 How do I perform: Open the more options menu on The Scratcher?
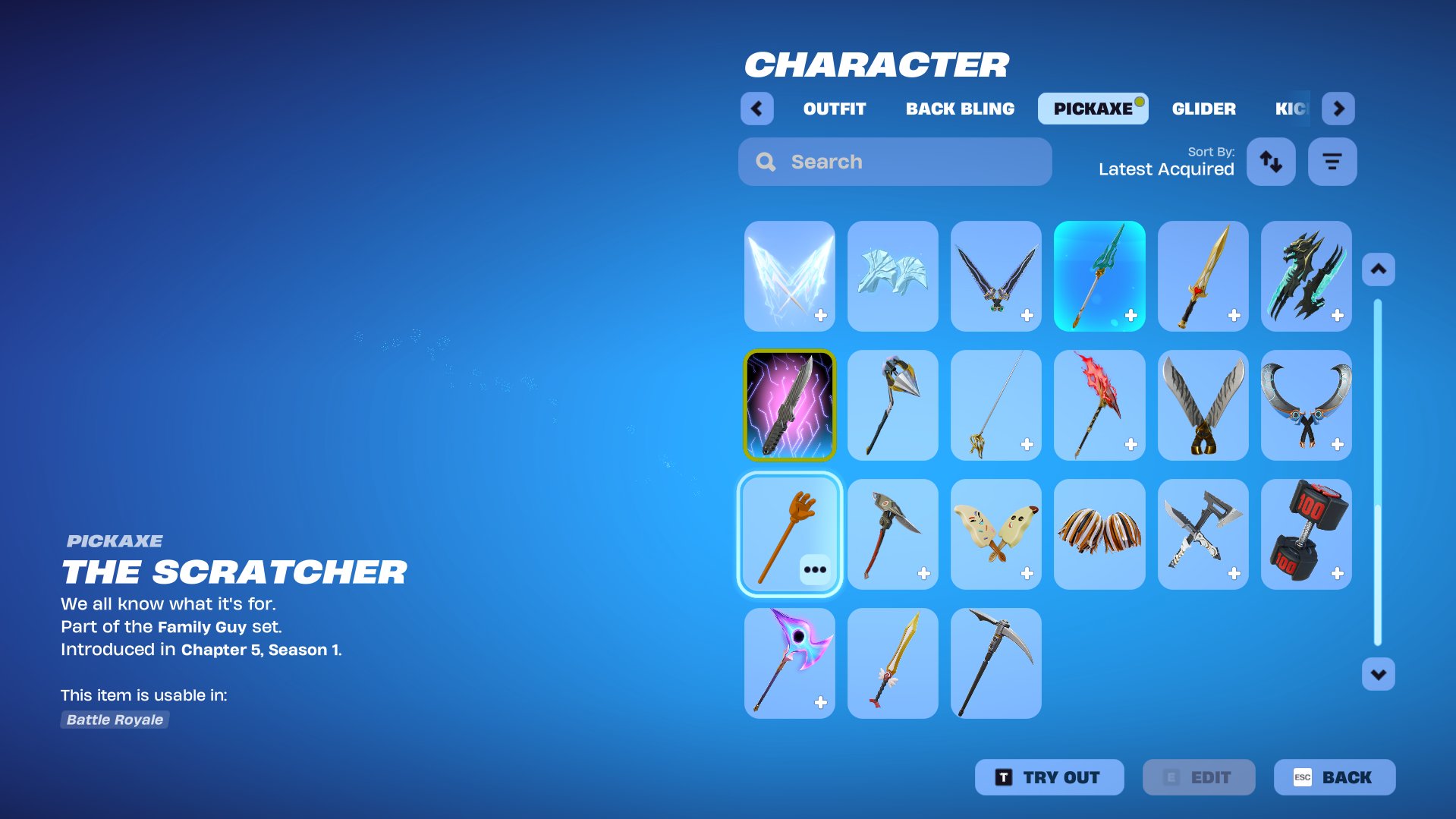[816, 569]
